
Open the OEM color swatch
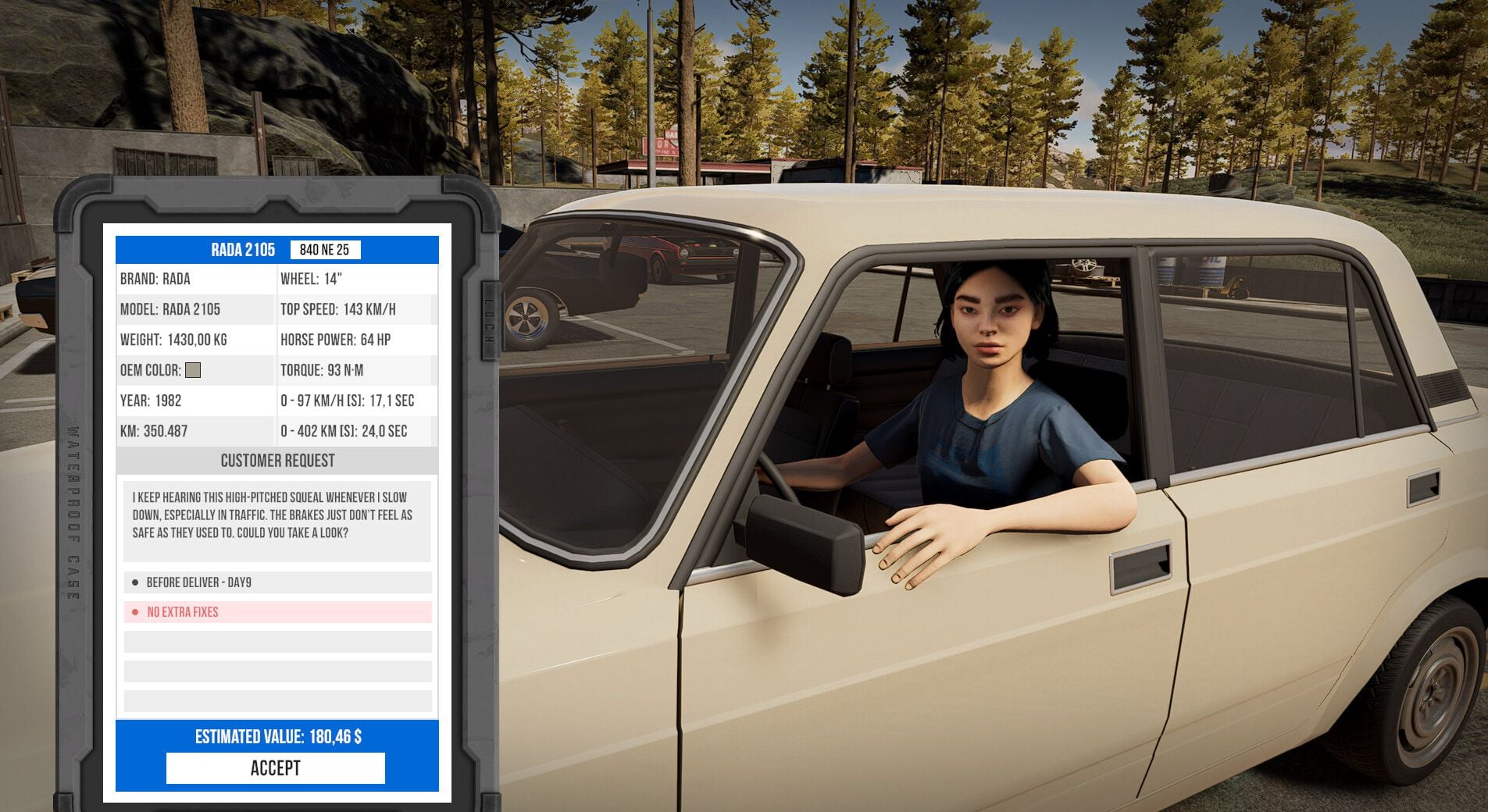[193, 370]
